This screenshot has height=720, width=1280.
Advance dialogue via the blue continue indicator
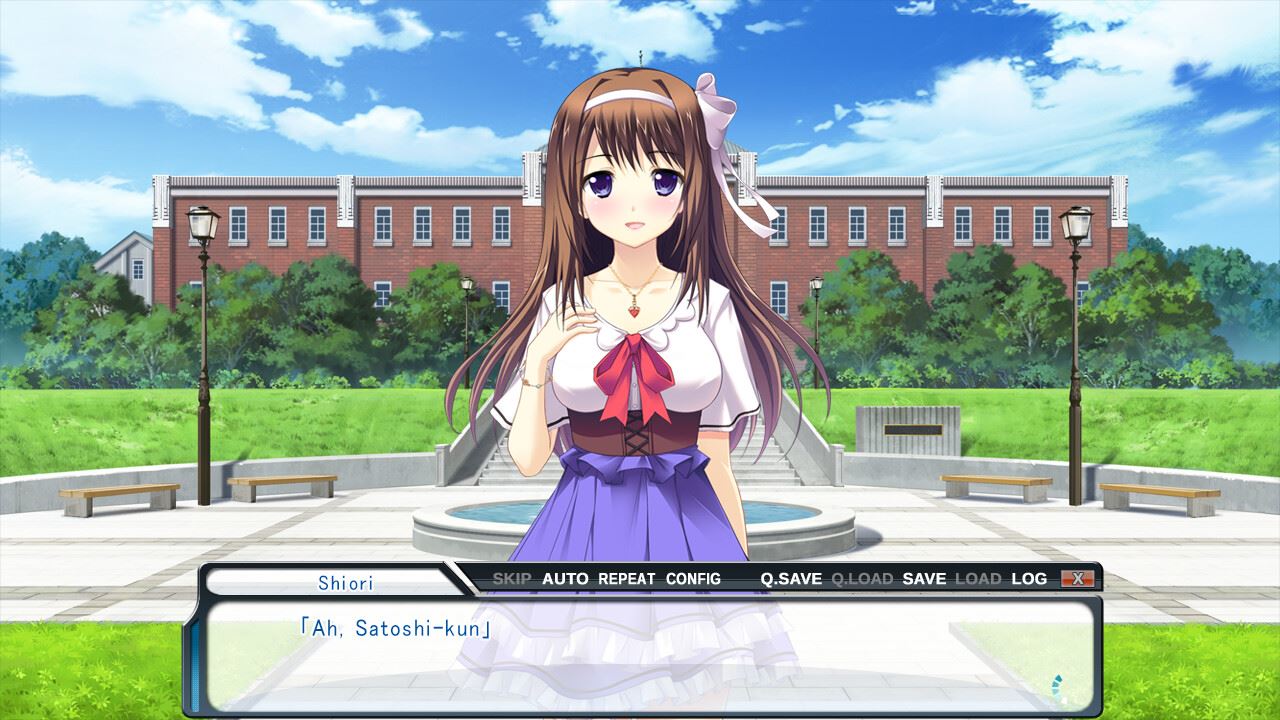point(1059,688)
